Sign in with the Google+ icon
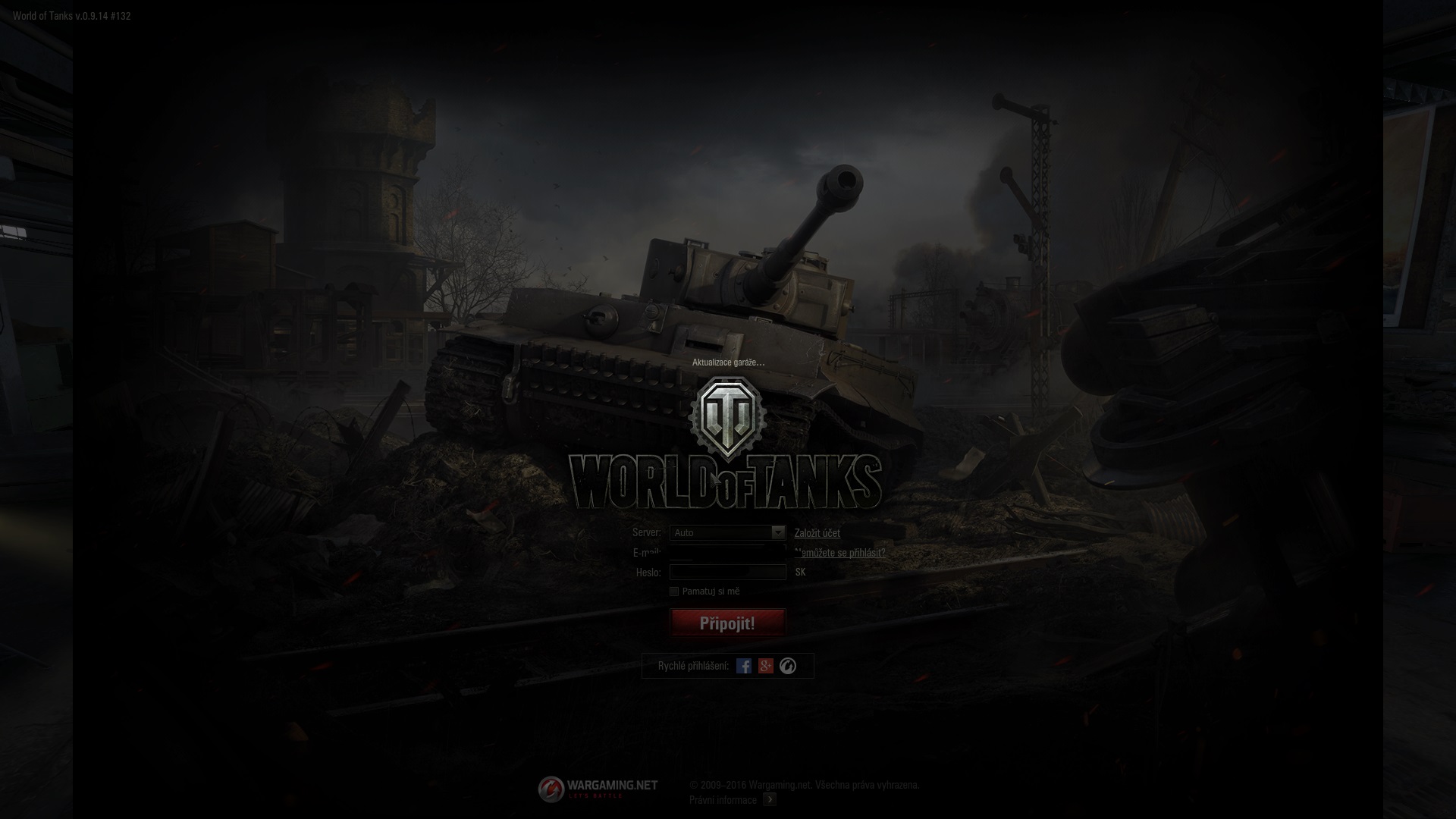1456x819 pixels. coord(766,666)
